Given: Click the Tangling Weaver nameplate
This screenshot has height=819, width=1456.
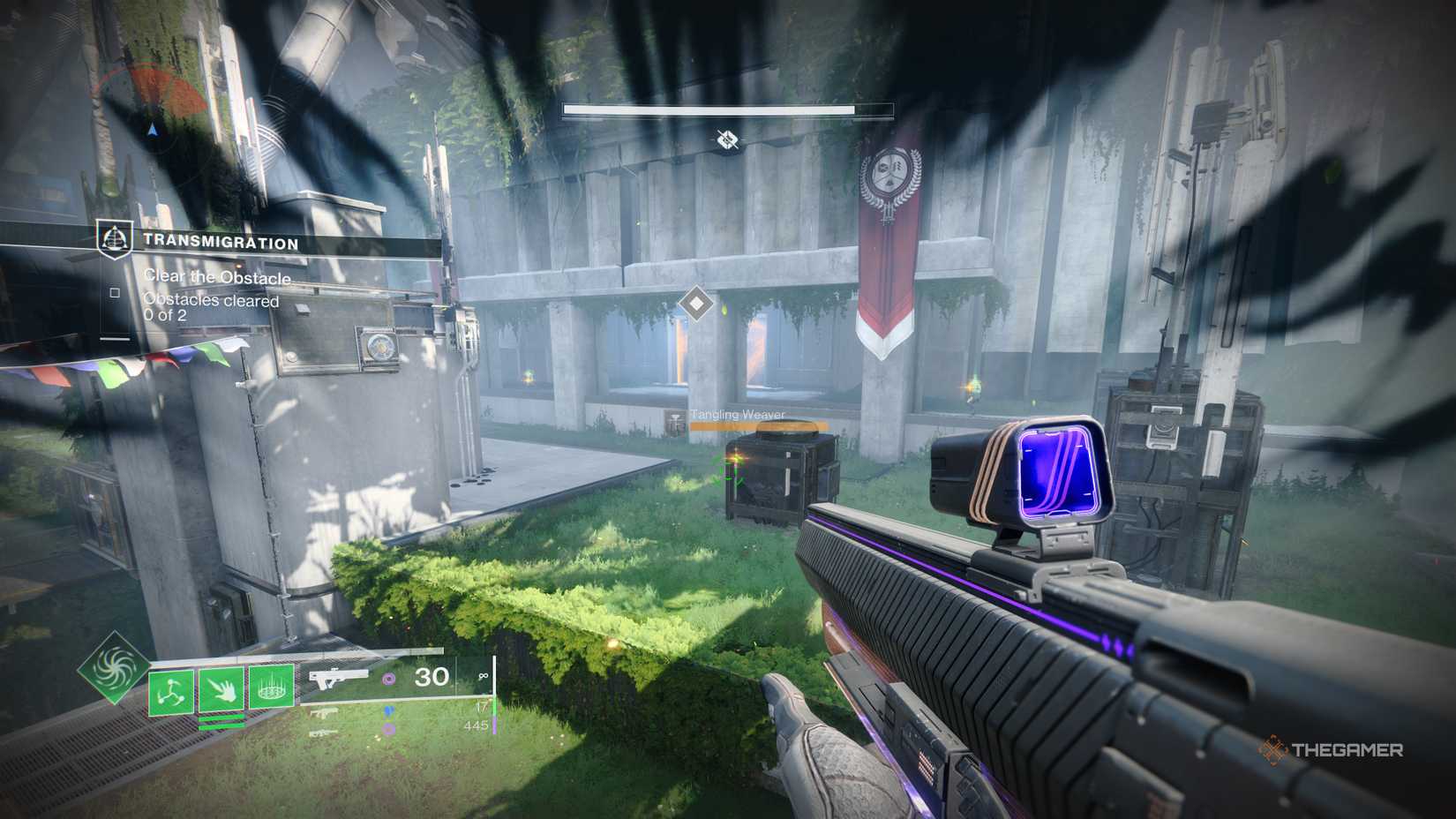Looking at the screenshot, I should [x=738, y=413].
